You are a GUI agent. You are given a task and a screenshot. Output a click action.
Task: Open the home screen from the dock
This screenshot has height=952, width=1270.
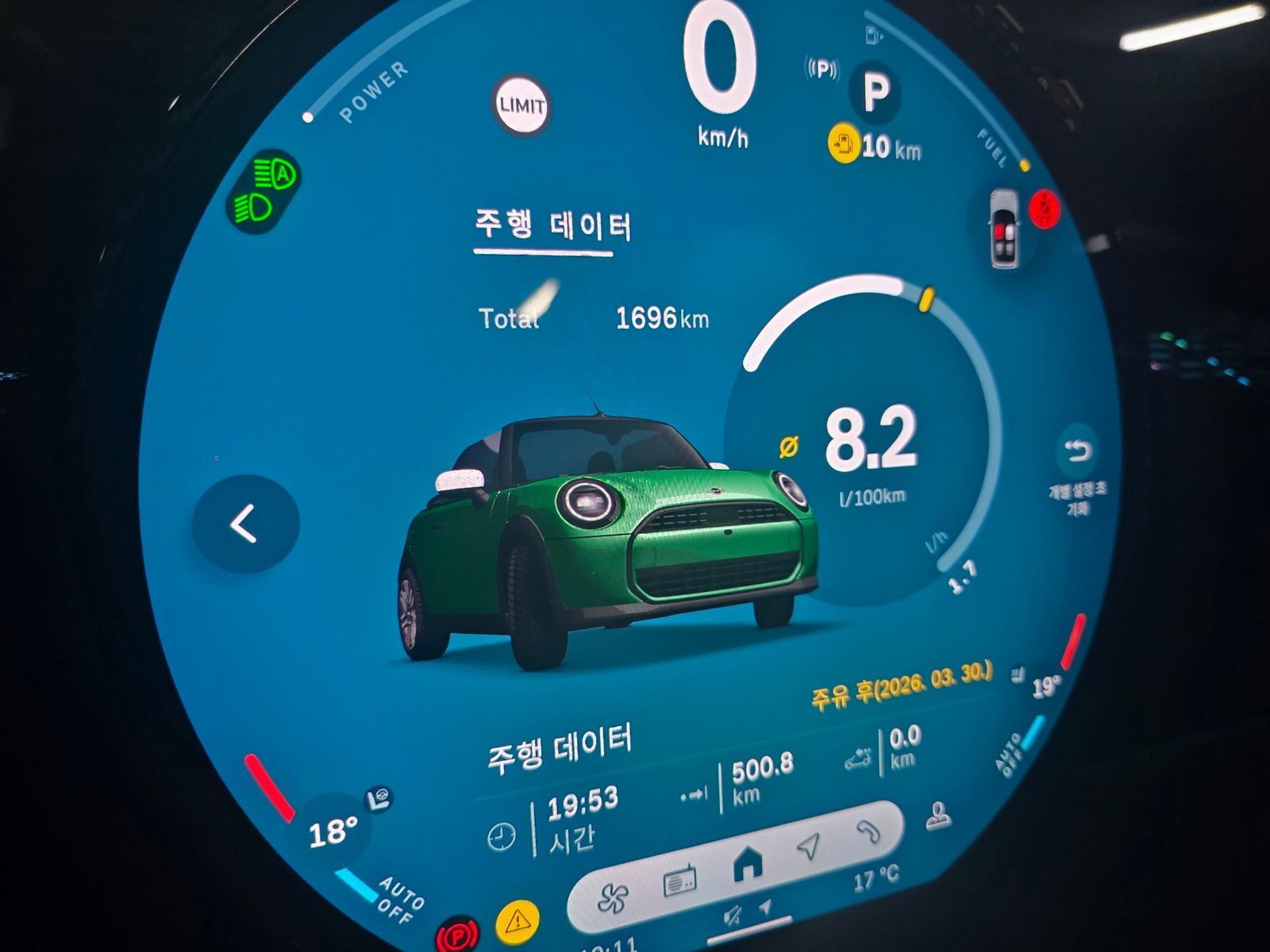click(x=746, y=864)
